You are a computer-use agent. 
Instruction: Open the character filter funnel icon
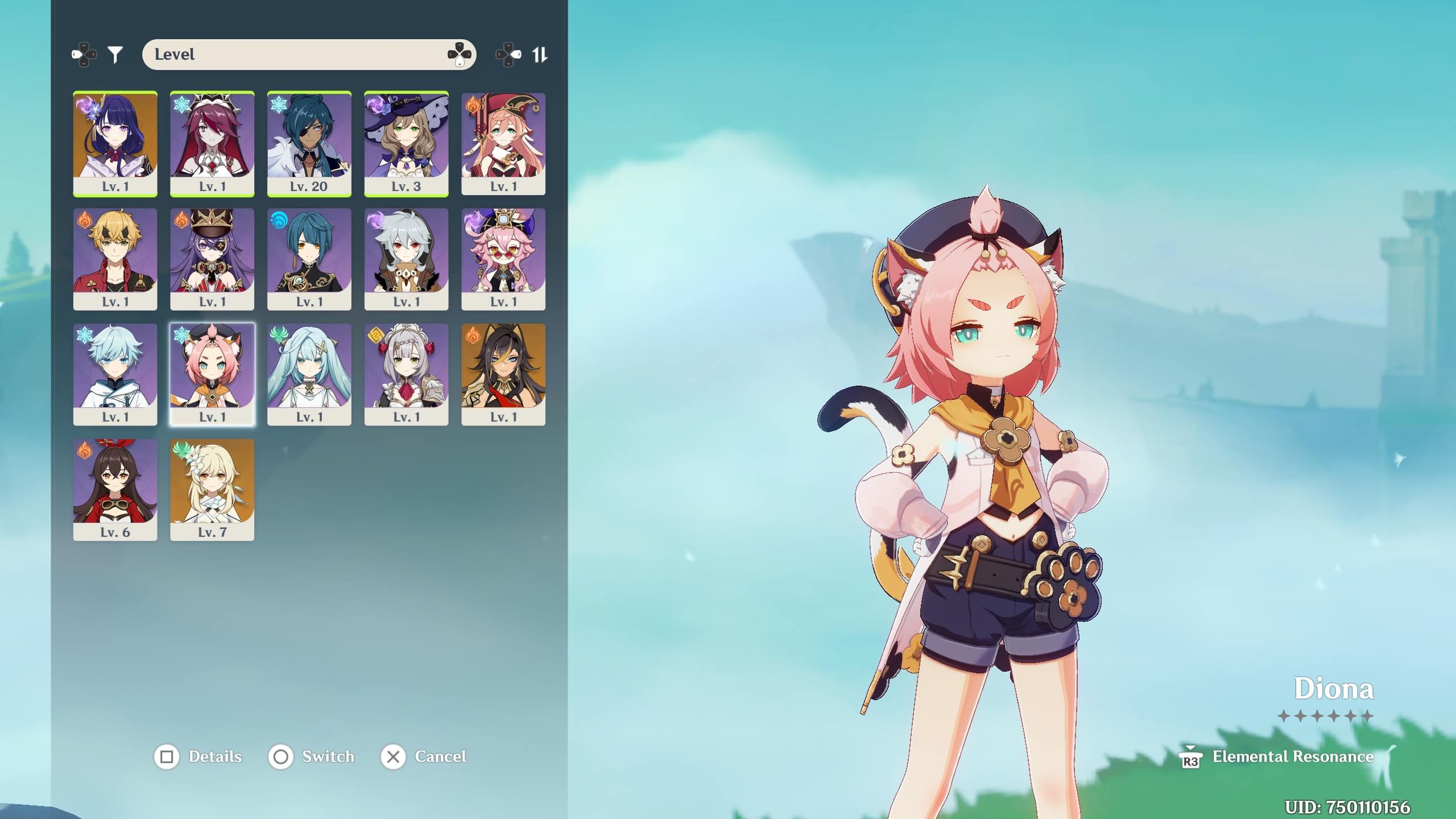115,55
